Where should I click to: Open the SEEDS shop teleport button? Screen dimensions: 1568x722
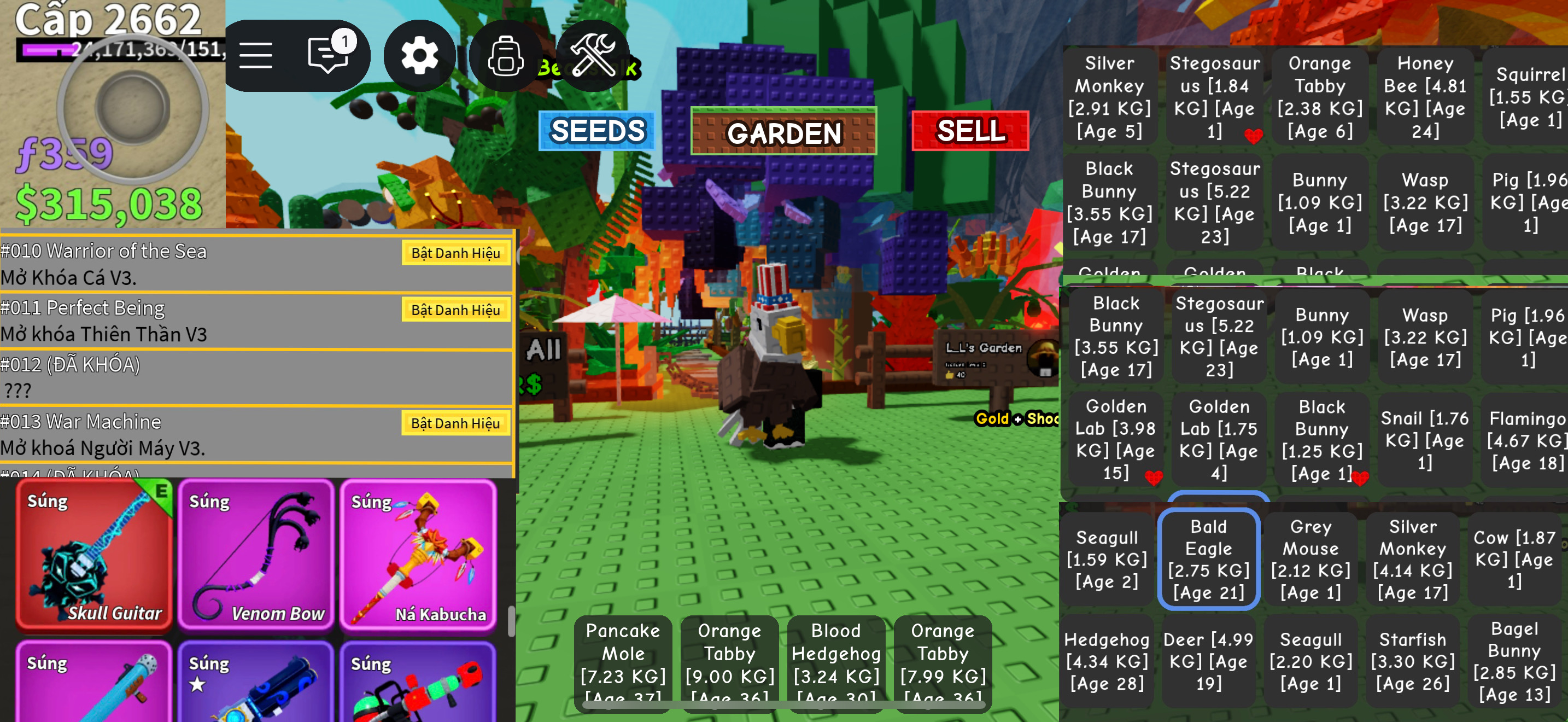596,131
